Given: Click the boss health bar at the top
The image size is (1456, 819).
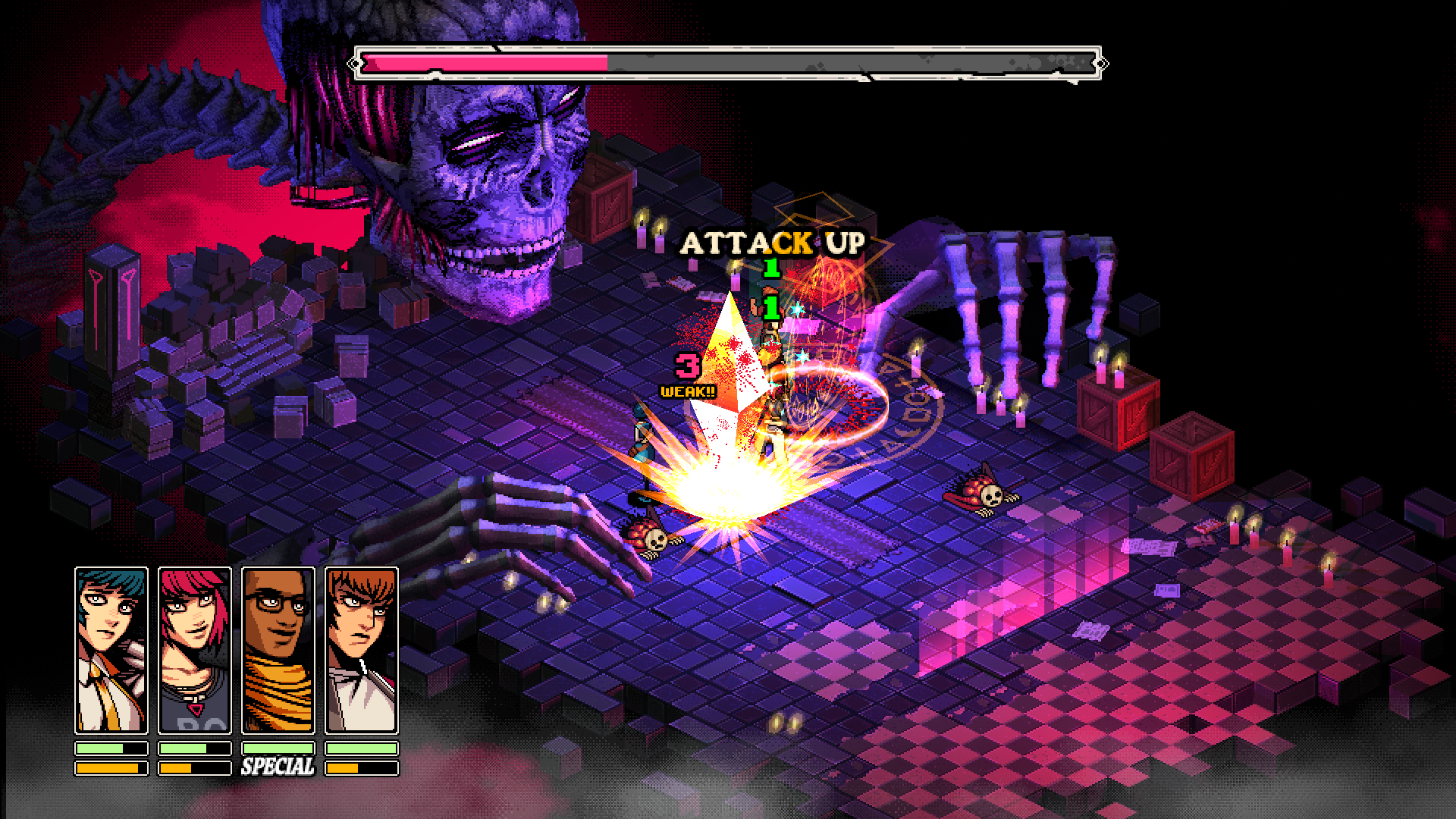Looking at the screenshot, I should [728, 62].
